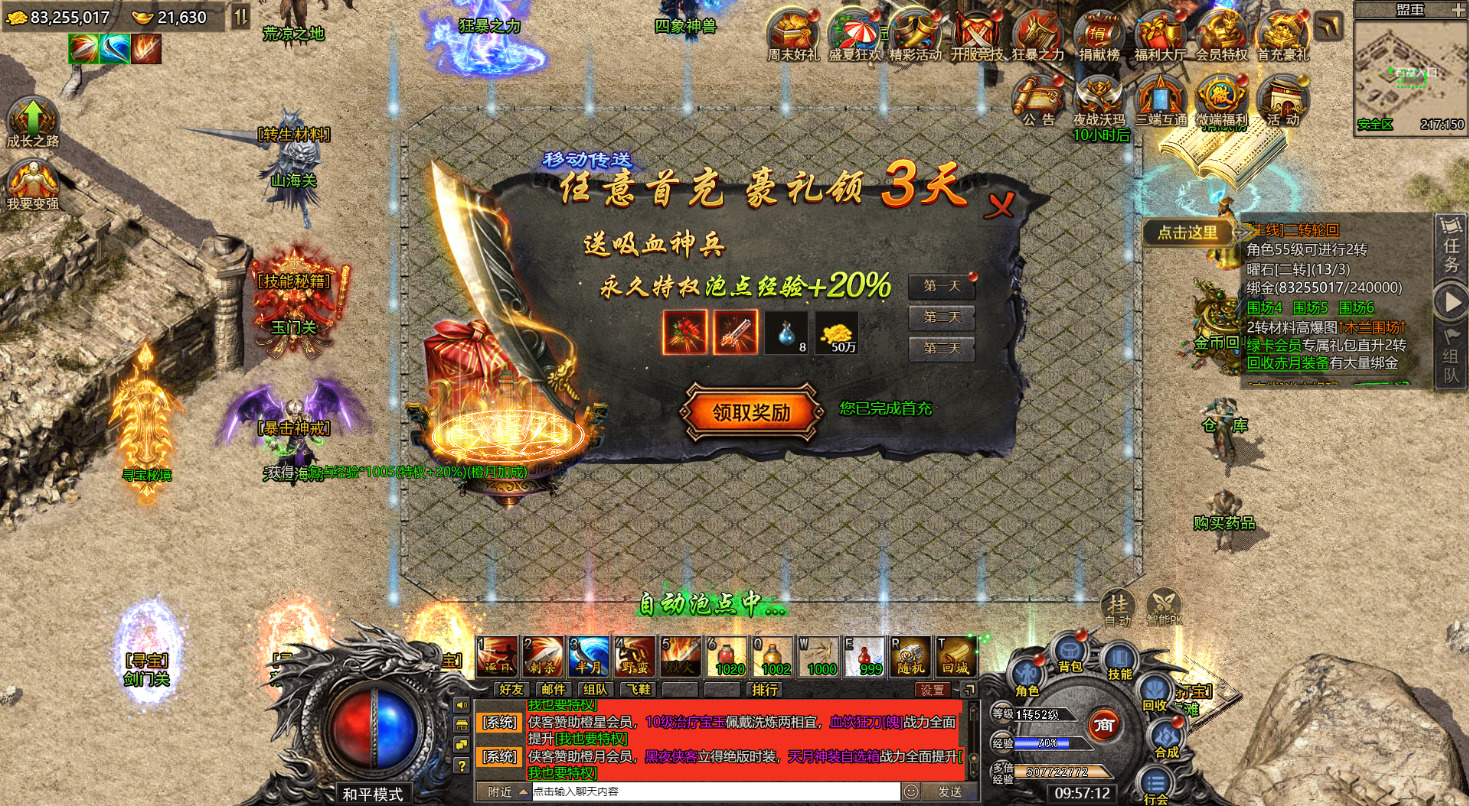Open the 成长之路 growth path icon
Viewport: 1469px width, 806px height.
click(x=32, y=124)
